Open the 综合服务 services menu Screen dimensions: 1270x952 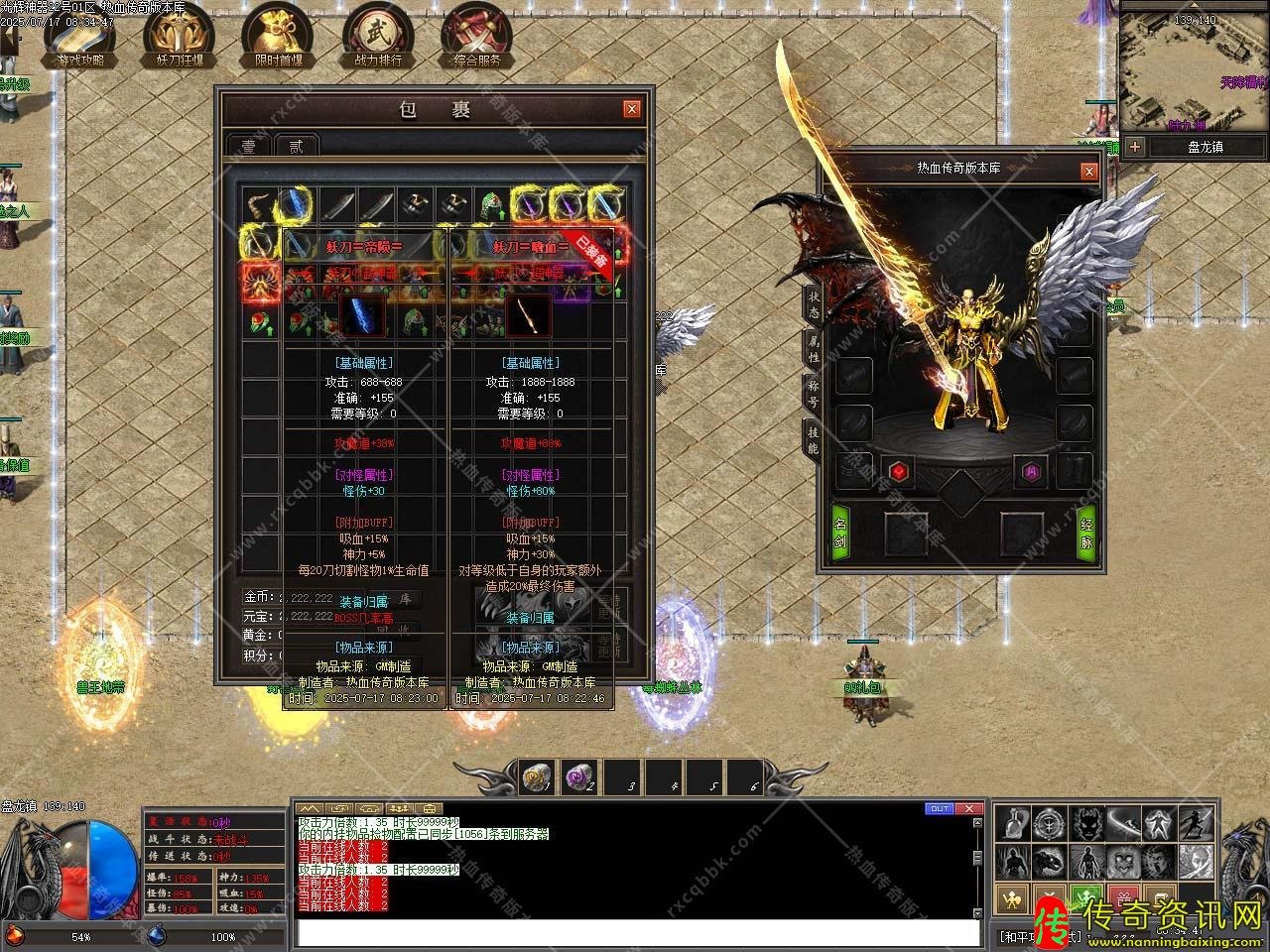[477, 33]
